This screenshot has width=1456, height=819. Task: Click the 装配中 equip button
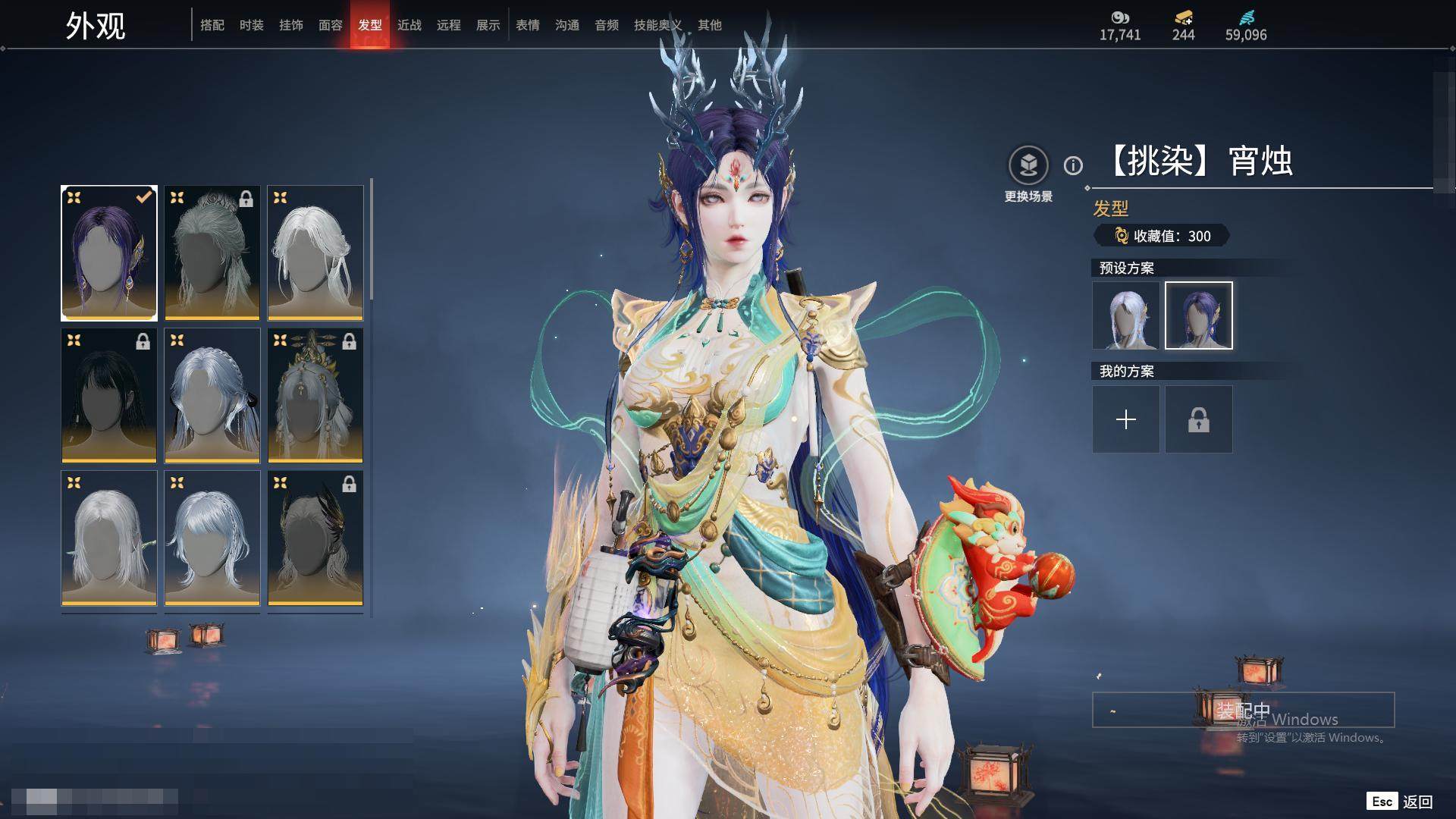pyautogui.click(x=1243, y=710)
